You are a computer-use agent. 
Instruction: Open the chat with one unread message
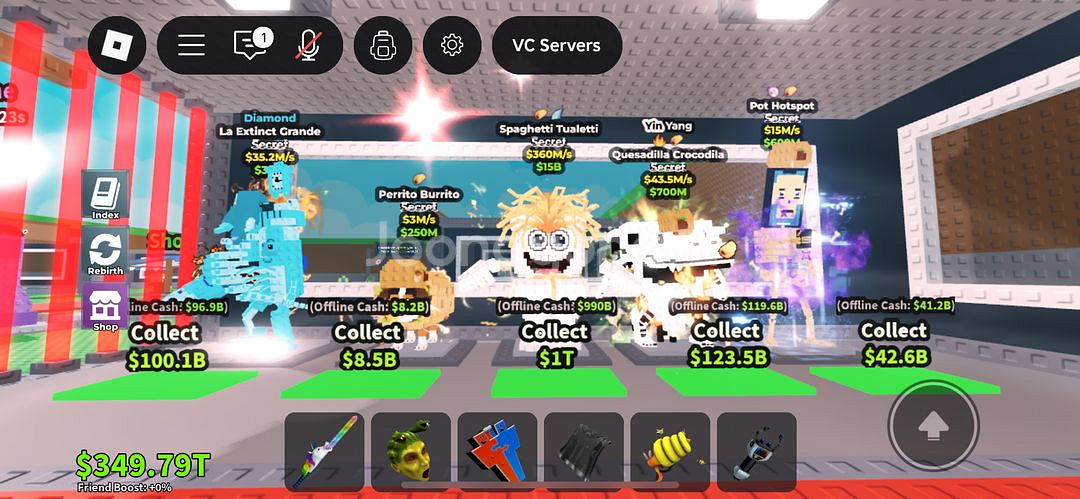coord(250,45)
